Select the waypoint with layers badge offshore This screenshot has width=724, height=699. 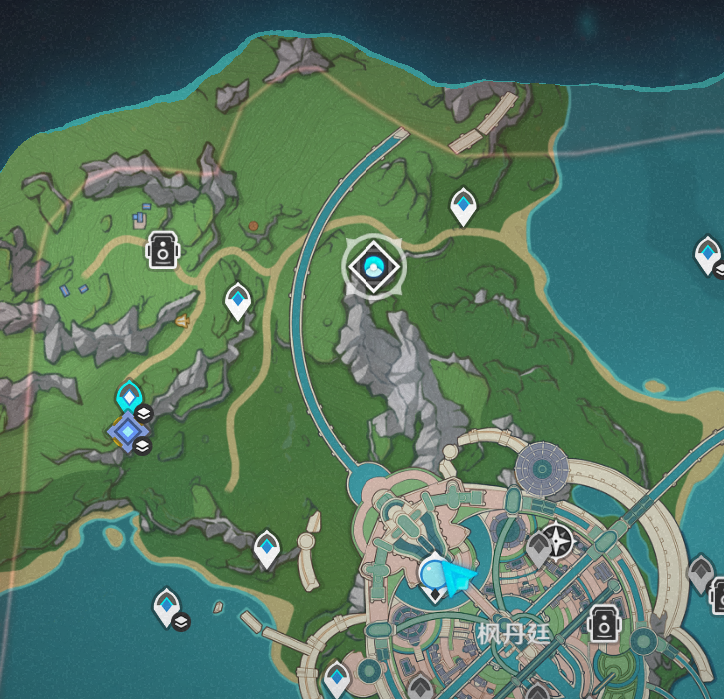[167, 606]
